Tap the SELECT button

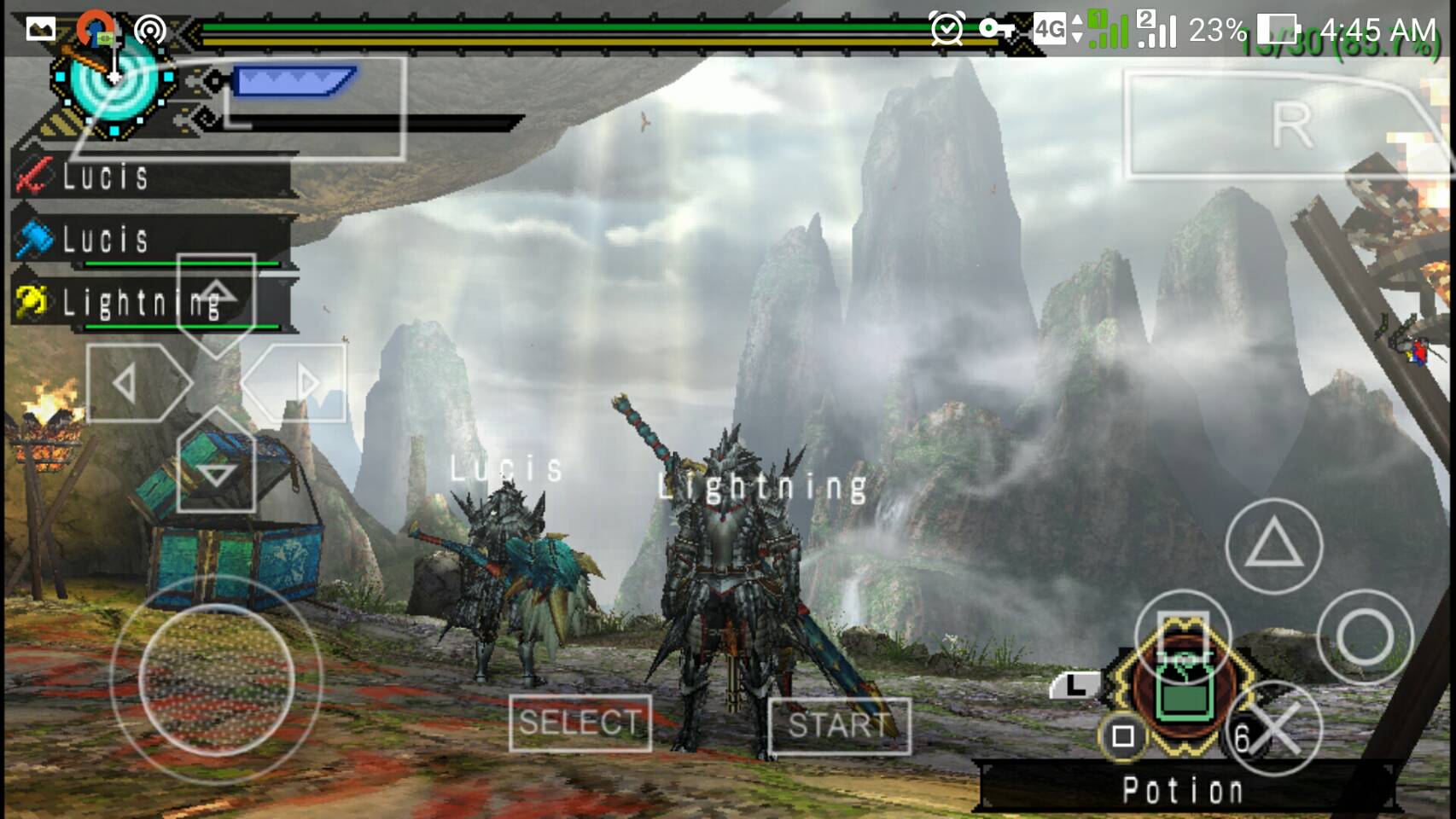(579, 723)
